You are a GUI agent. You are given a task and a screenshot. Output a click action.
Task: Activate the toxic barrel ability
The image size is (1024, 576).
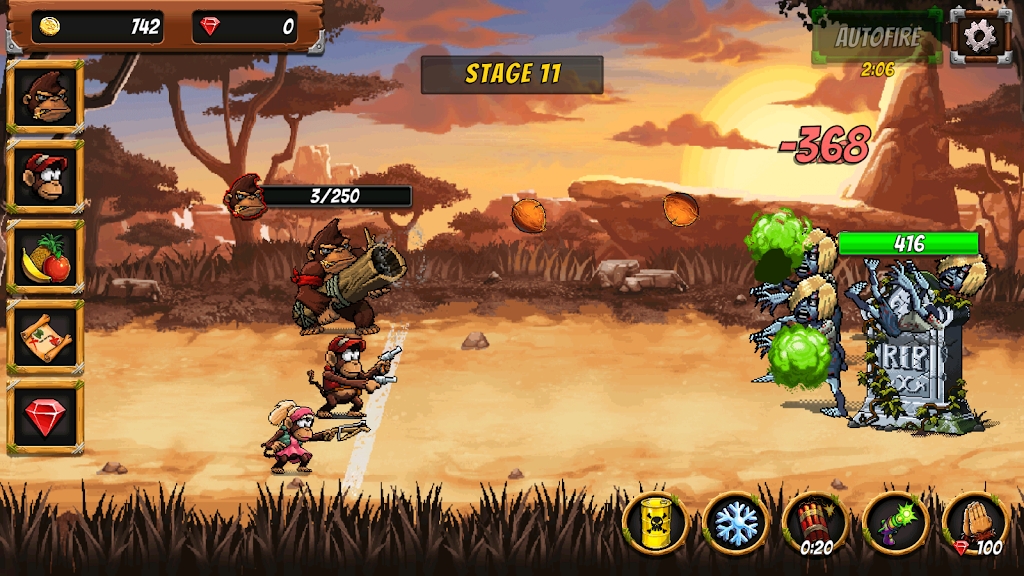tap(655, 522)
